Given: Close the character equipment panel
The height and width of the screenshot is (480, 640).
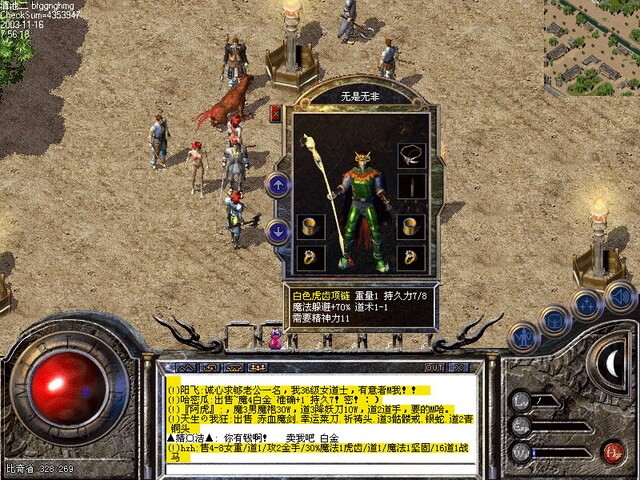Looking at the screenshot, I should [275, 114].
